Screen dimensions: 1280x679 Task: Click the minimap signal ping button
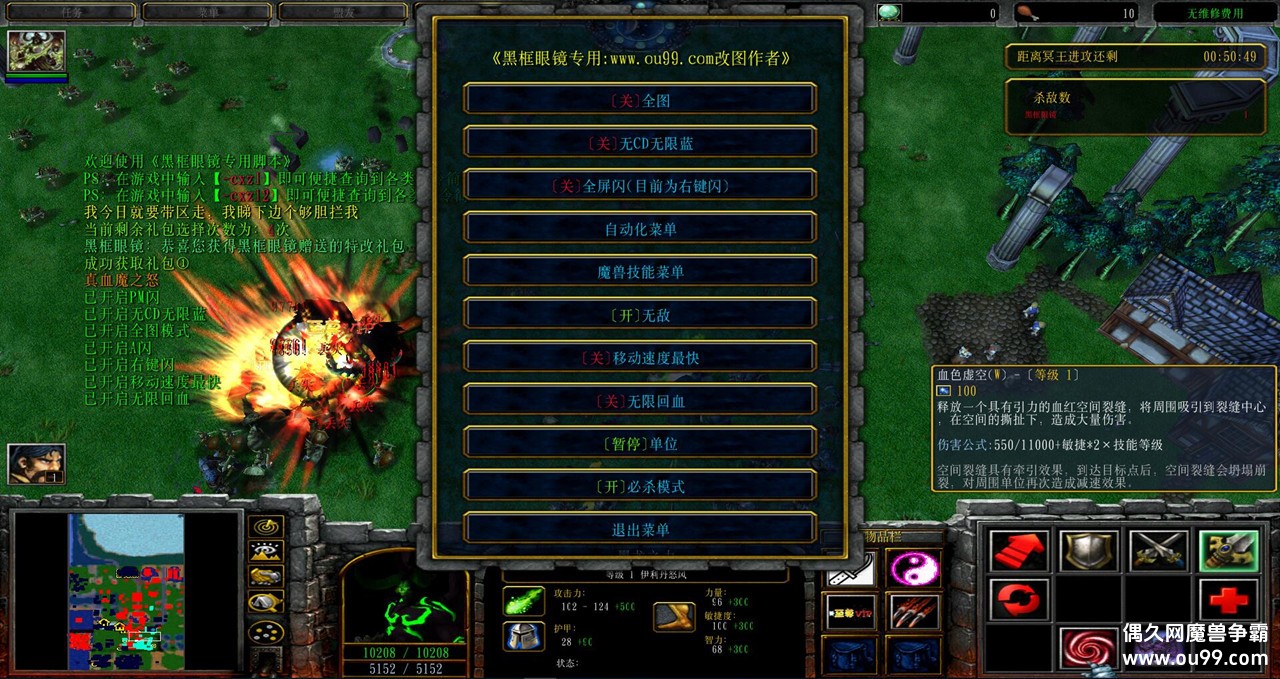[266, 526]
